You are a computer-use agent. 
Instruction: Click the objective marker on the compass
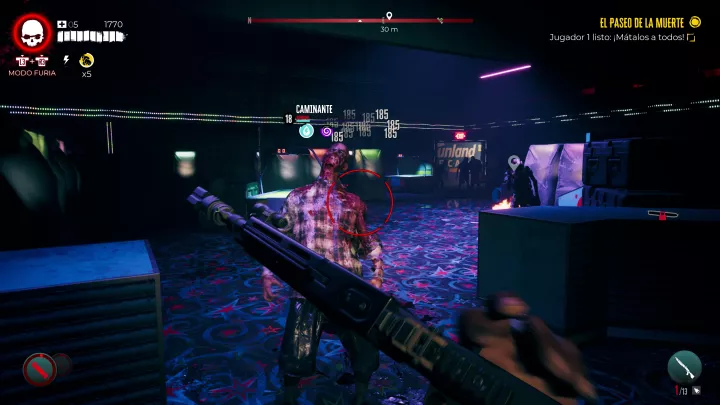point(389,16)
